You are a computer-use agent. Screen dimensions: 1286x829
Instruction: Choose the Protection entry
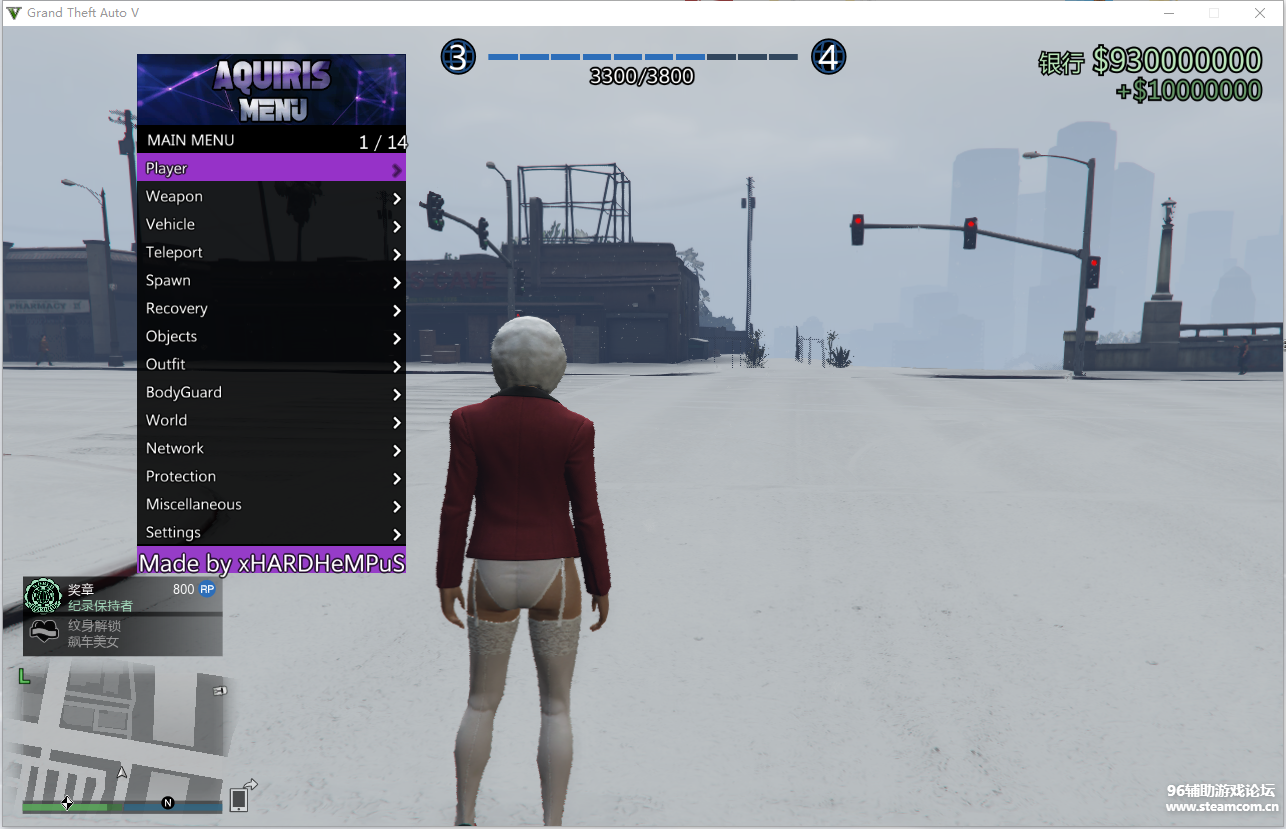click(x=271, y=477)
